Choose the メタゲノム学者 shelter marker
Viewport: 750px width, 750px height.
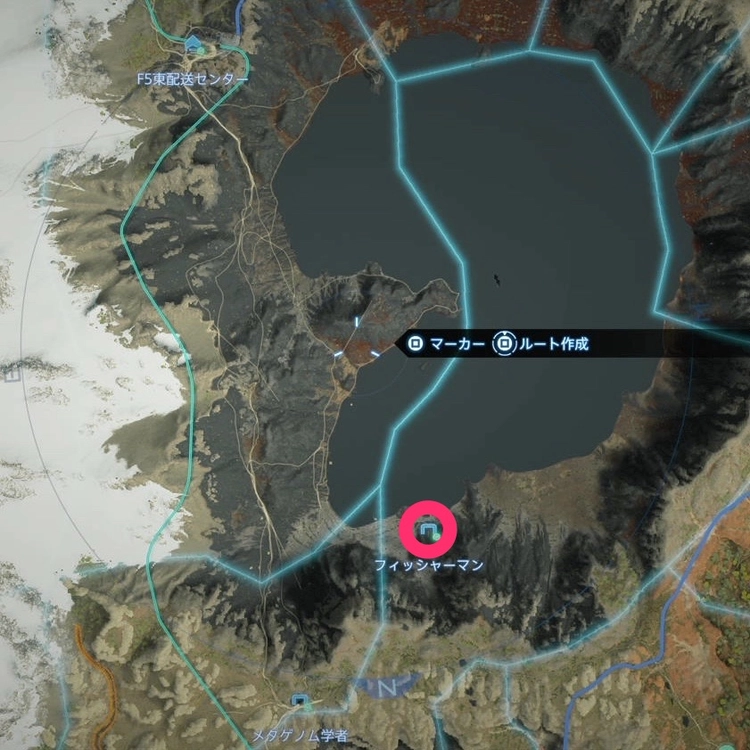(299, 702)
